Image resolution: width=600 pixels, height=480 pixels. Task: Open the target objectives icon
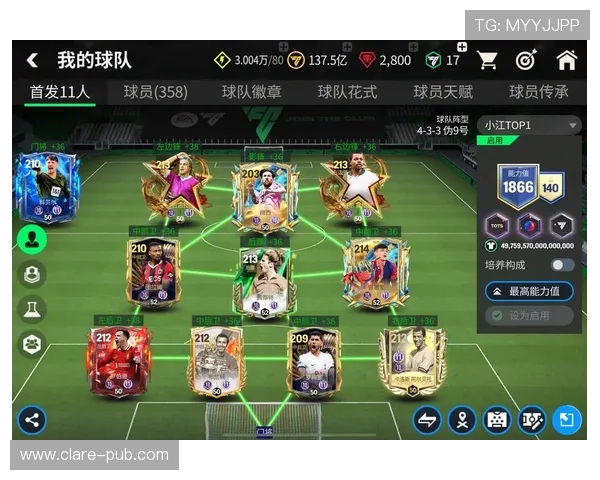tap(526, 60)
